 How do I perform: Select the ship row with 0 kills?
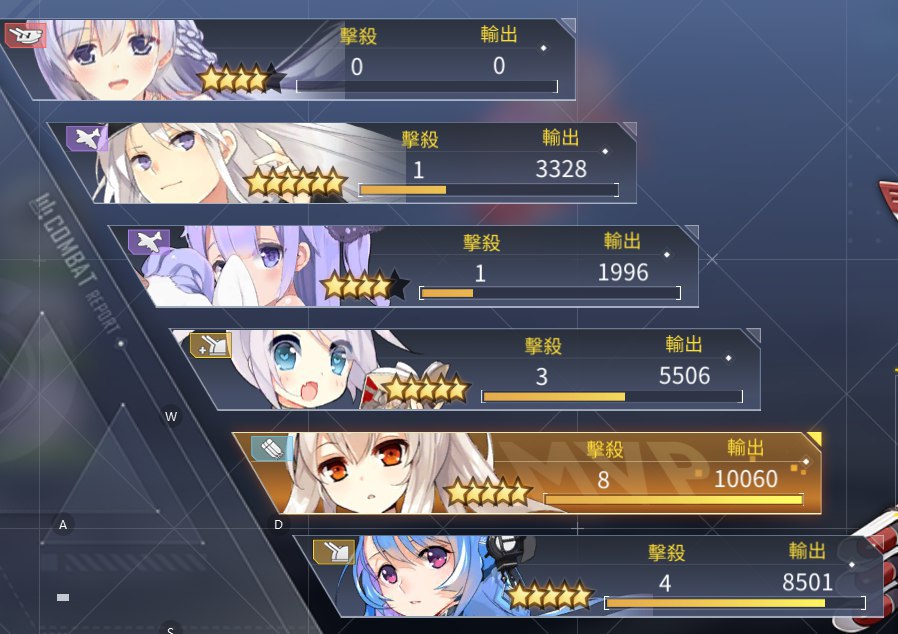pyautogui.click(x=300, y=60)
